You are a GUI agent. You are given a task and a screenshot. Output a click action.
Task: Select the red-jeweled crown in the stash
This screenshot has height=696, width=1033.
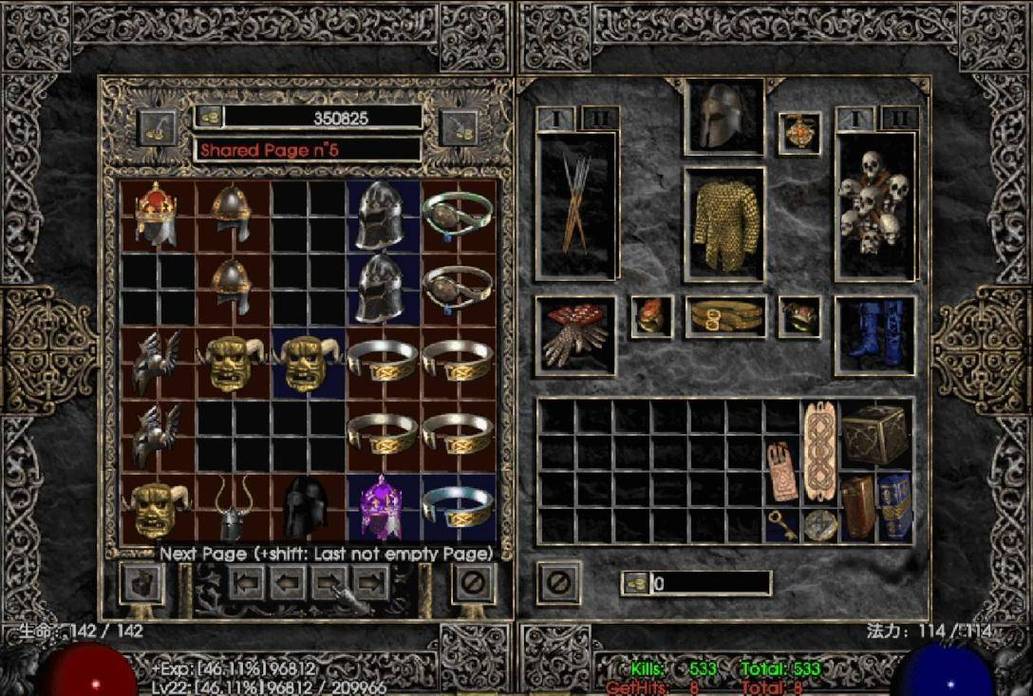tap(156, 213)
